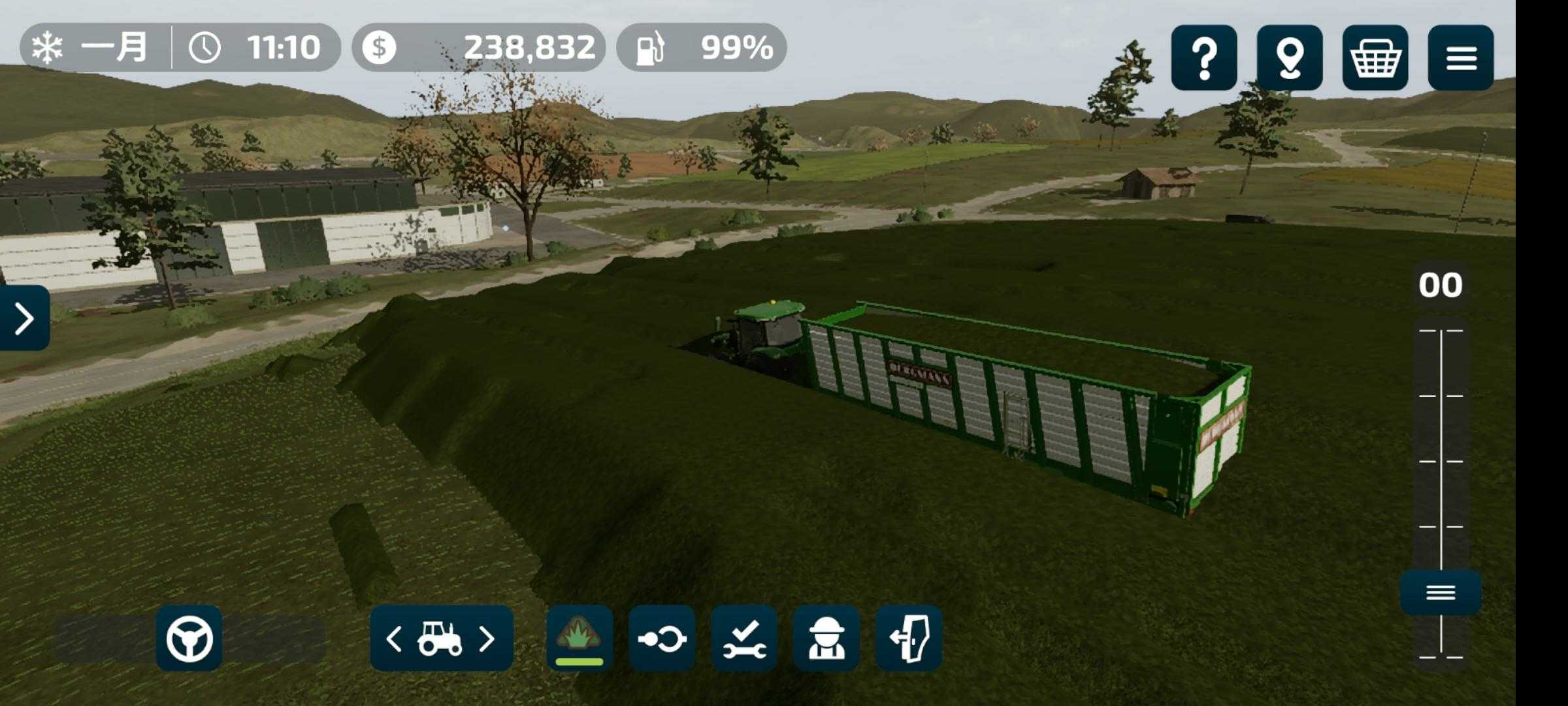Open the hamburger main menu
The height and width of the screenshot is (706, 1568).
pyautogui.click(x=1461, y=58)
